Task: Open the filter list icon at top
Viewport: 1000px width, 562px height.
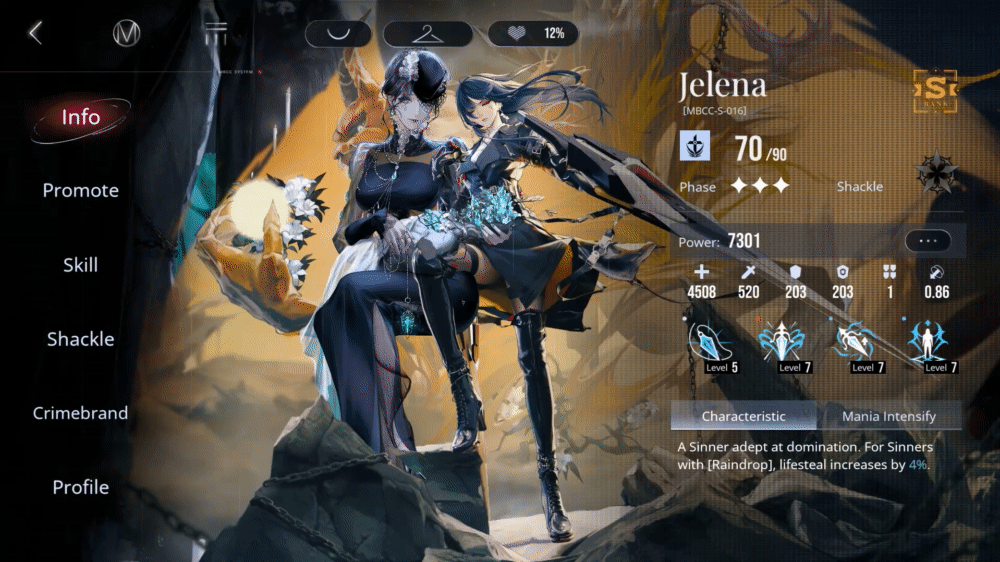Action: click(216, 33)
